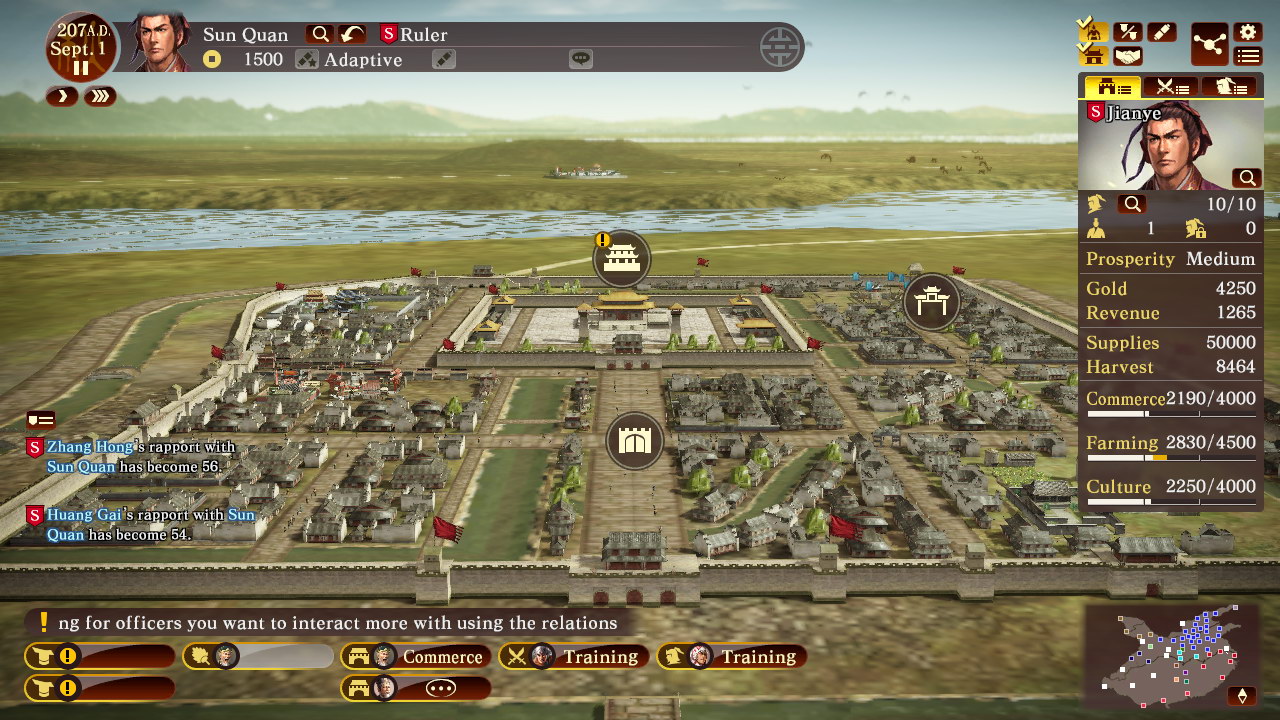Open the settings gear menu

click(x=1247, y=32)
